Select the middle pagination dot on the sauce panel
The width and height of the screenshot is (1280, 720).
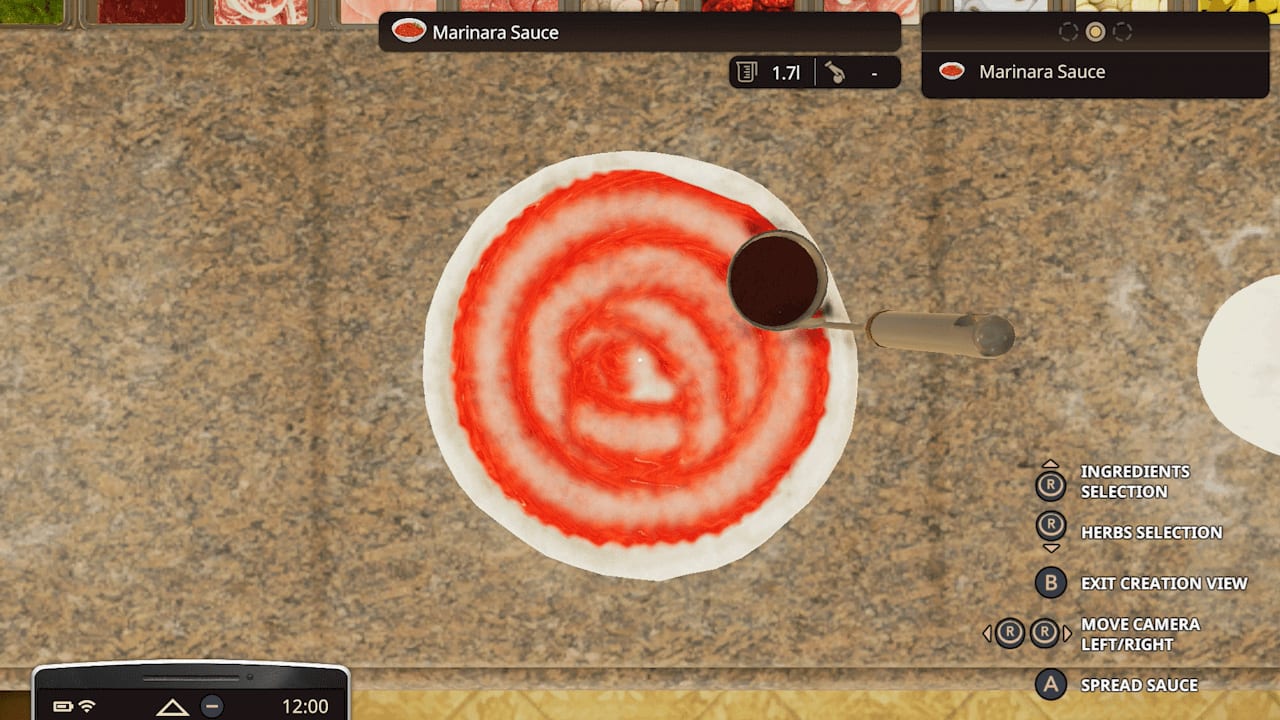(x=1094, y=31)
